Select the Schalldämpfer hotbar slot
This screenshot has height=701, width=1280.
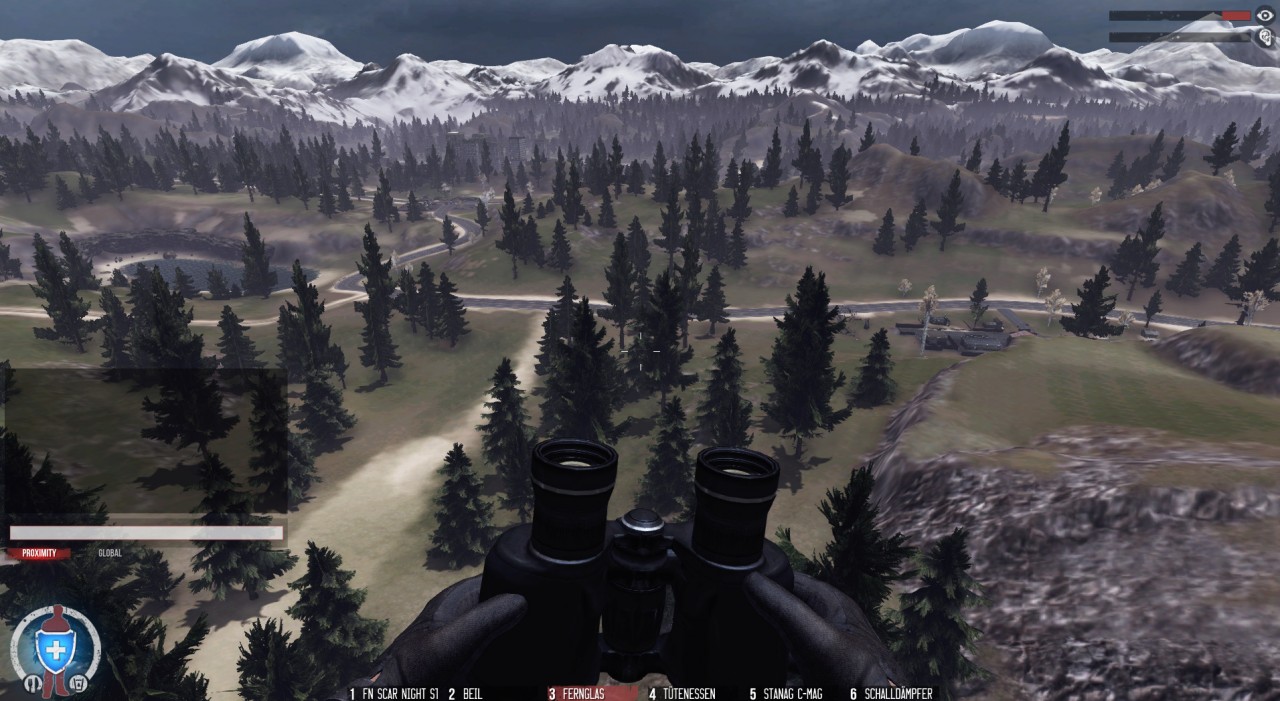pos(891,693)
